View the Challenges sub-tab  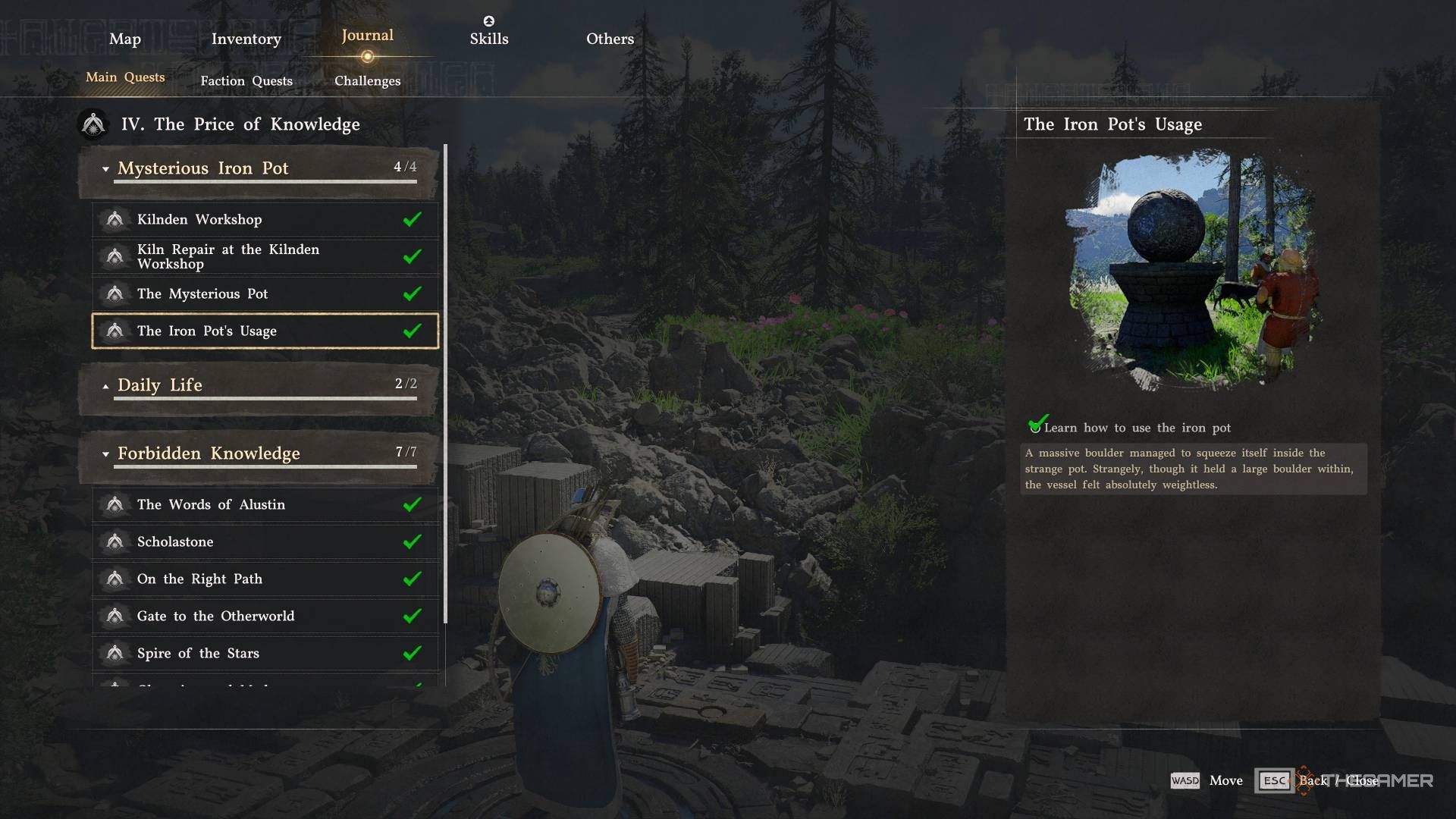[x=367, y=81]
